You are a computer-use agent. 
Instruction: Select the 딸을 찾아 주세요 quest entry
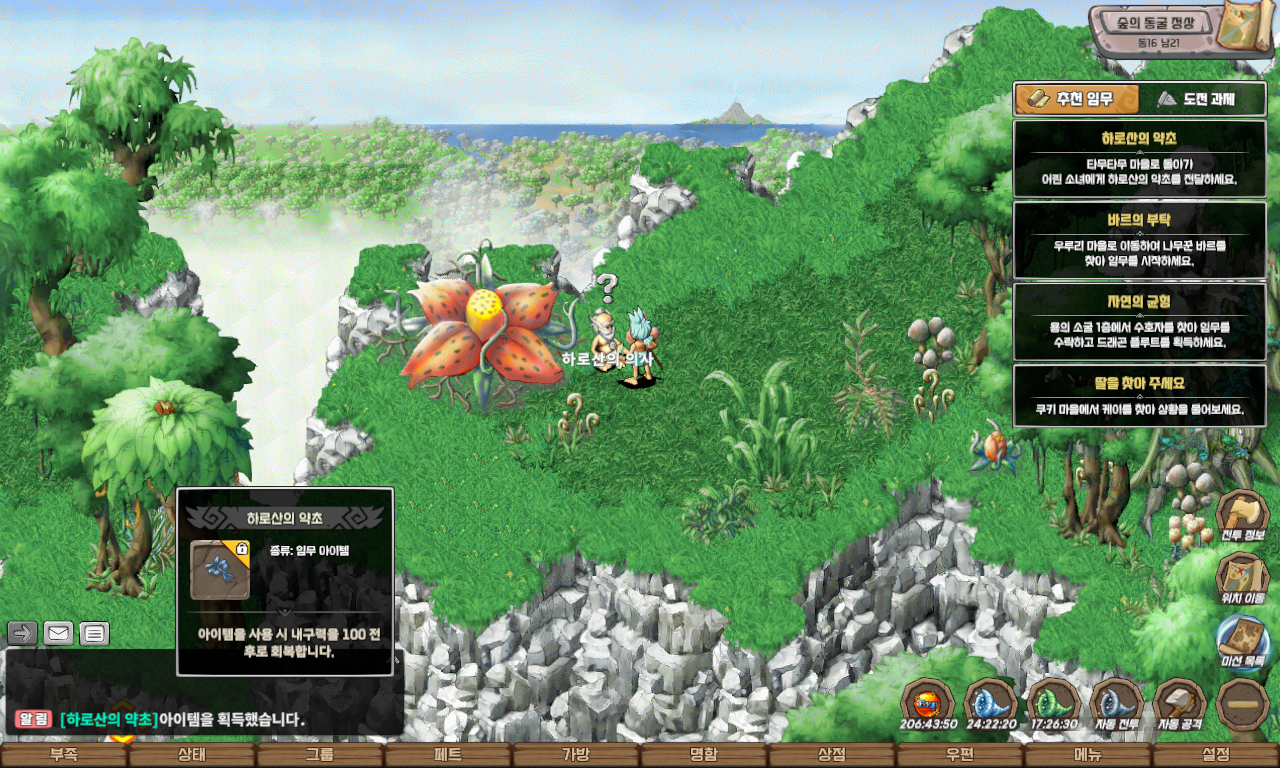[1139, 396]
